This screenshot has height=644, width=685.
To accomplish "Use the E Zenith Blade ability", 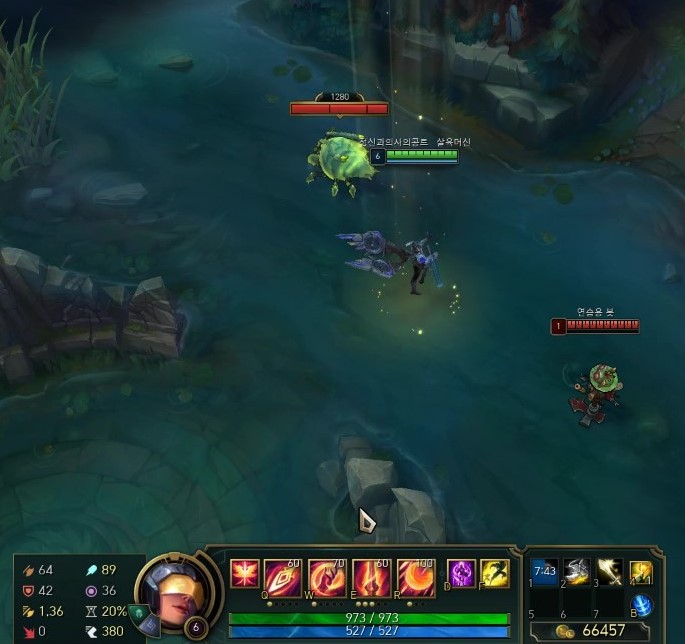I will [x=370, y=578].
